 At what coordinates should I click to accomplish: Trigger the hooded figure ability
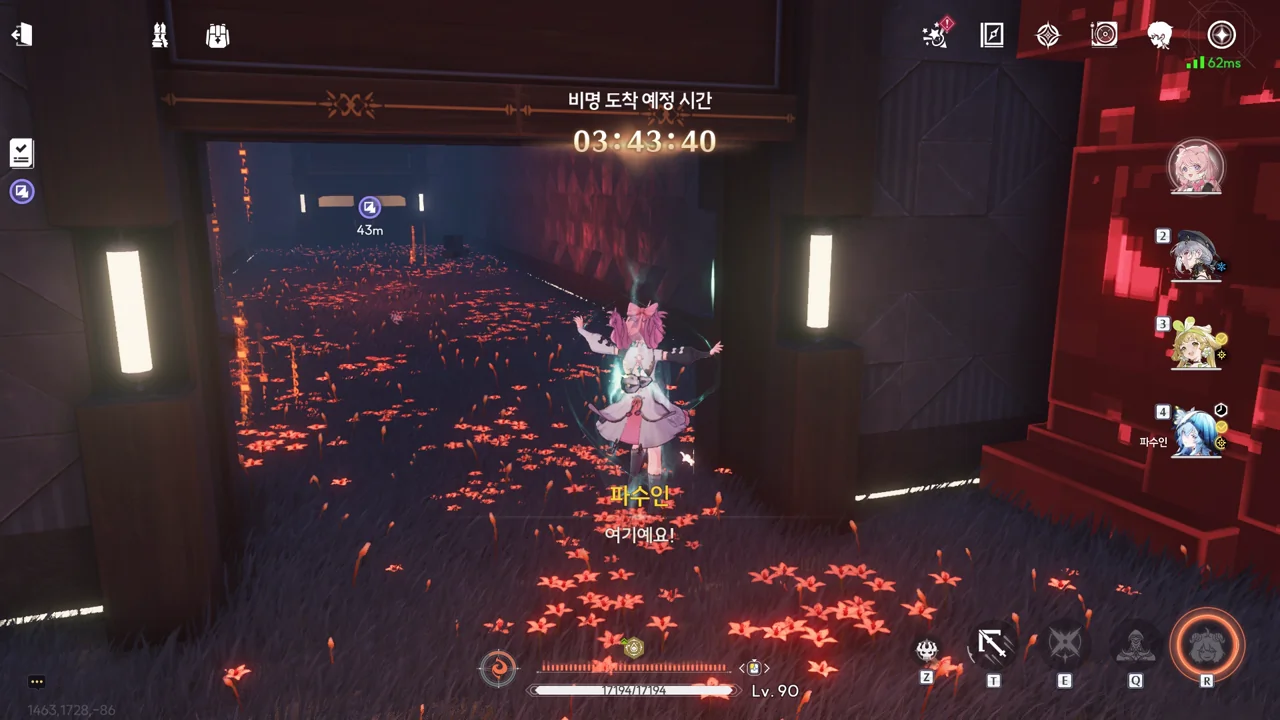[1136, 645]
